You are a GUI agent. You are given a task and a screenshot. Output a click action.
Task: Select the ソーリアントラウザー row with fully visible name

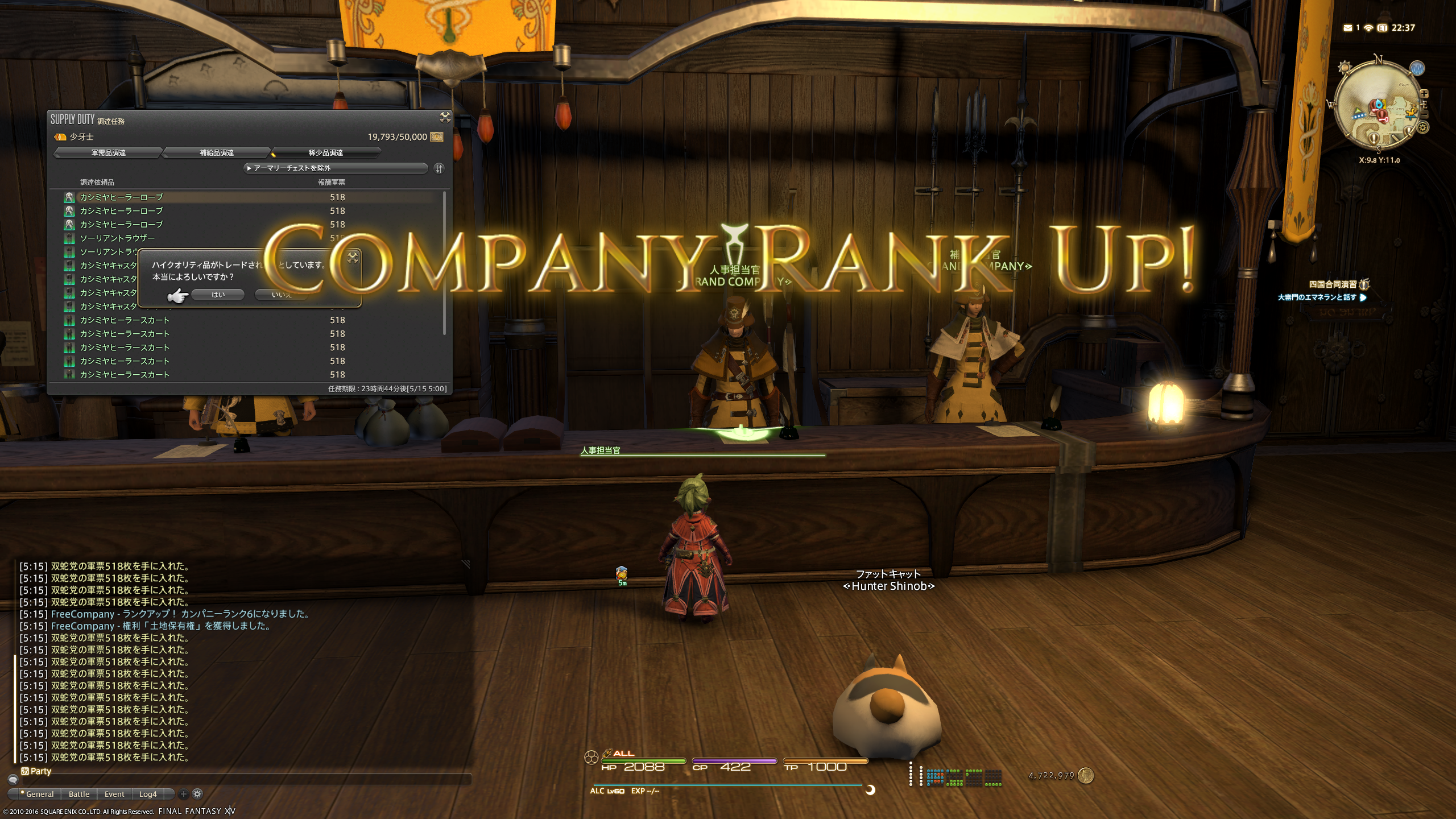coord(117,238)
